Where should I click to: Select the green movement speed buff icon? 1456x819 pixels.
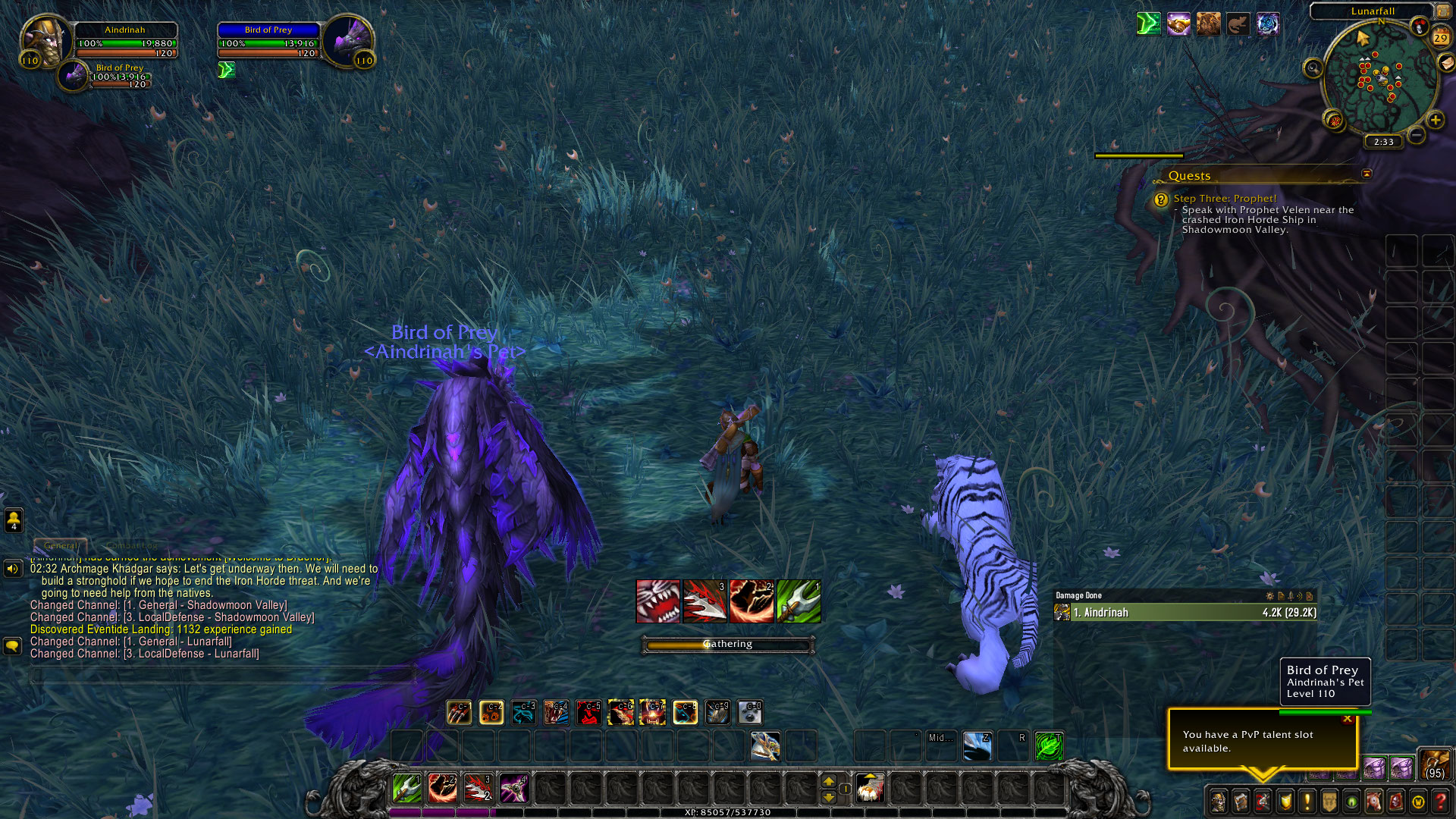226,69
